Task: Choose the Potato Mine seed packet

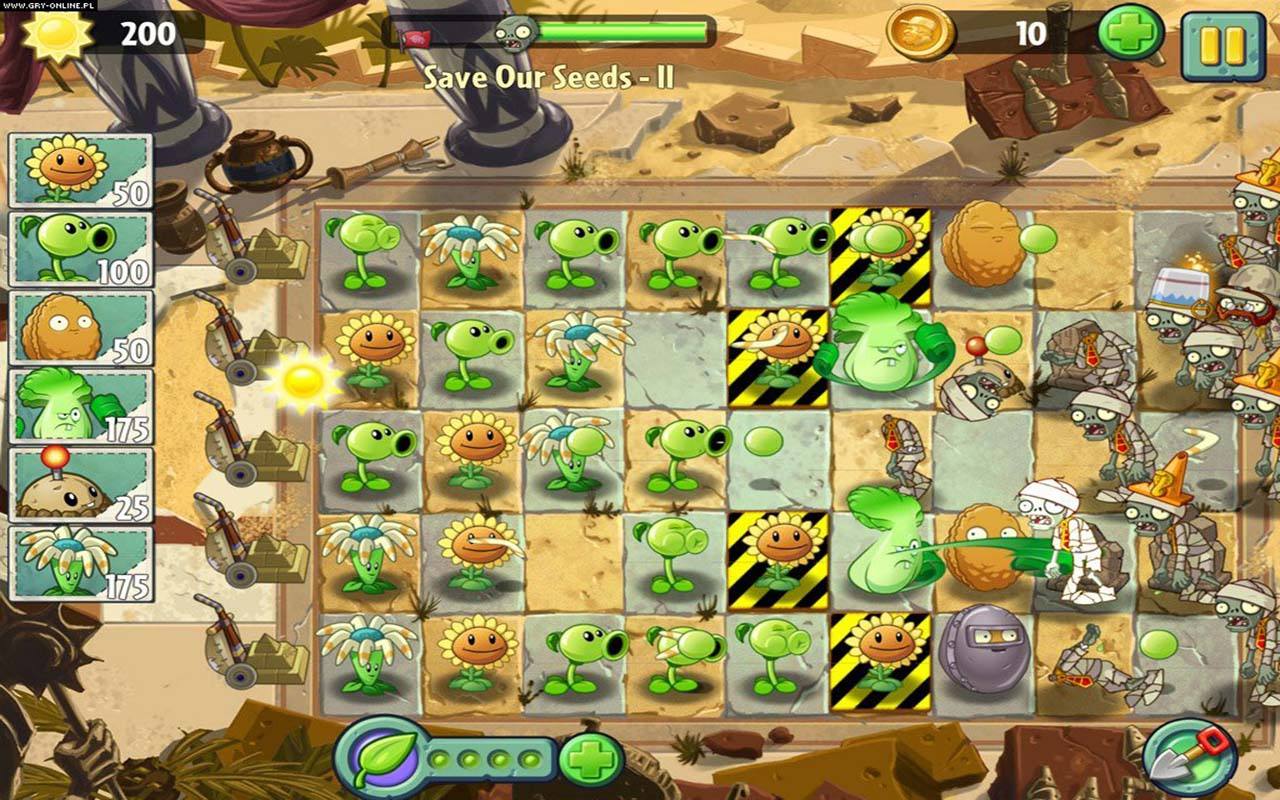Action: [x=81, y=484]
